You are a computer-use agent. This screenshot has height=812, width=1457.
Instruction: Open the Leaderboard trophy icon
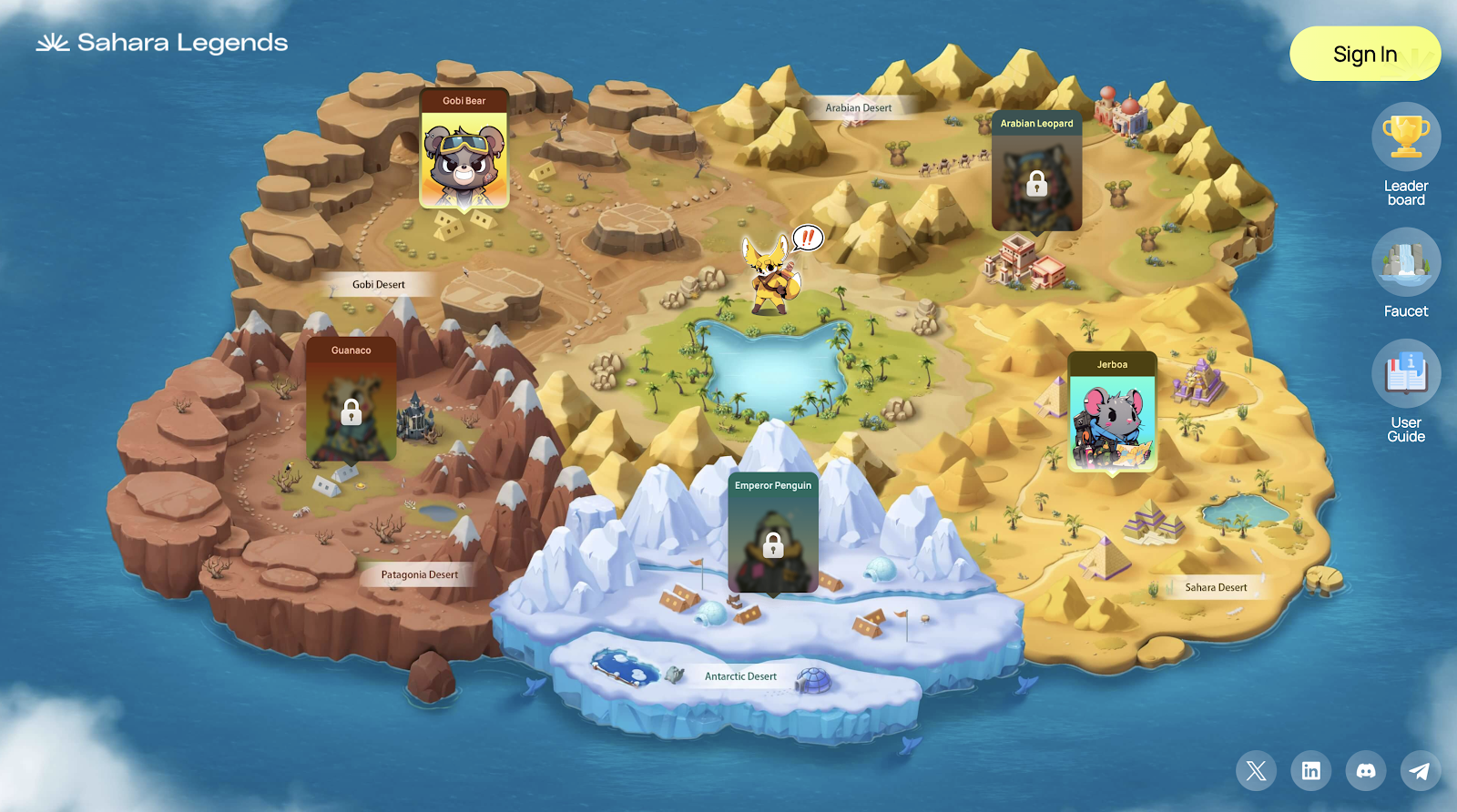[1406, 137]
